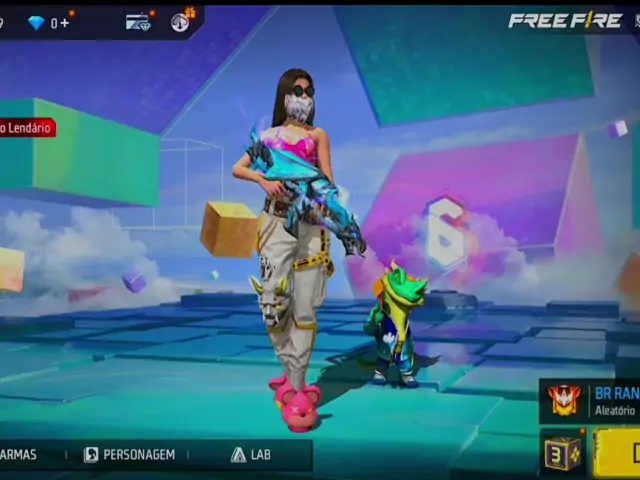The width and height of the screenshot is (640, 480).
Task: Open the diamond card membership icon
Action: (x=138, y=22)
